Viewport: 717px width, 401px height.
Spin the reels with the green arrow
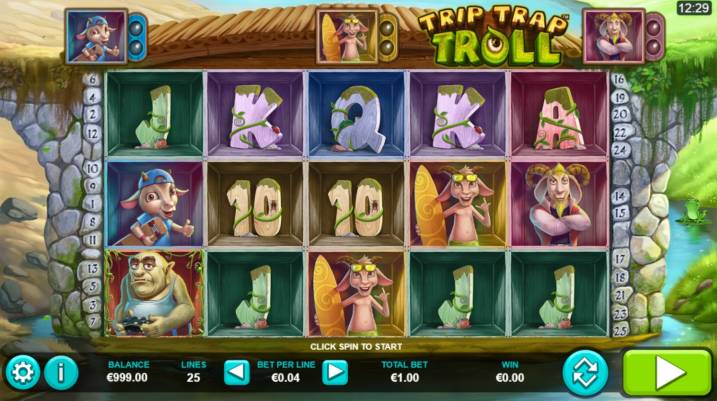(x=667, y=373)
